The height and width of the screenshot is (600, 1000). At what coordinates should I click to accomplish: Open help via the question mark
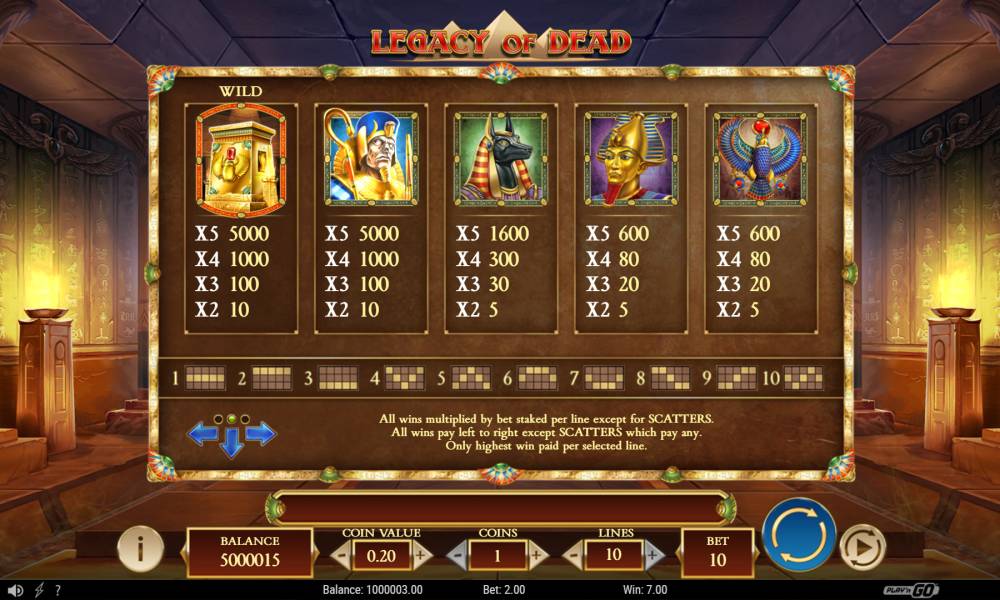tap(57, 590)
